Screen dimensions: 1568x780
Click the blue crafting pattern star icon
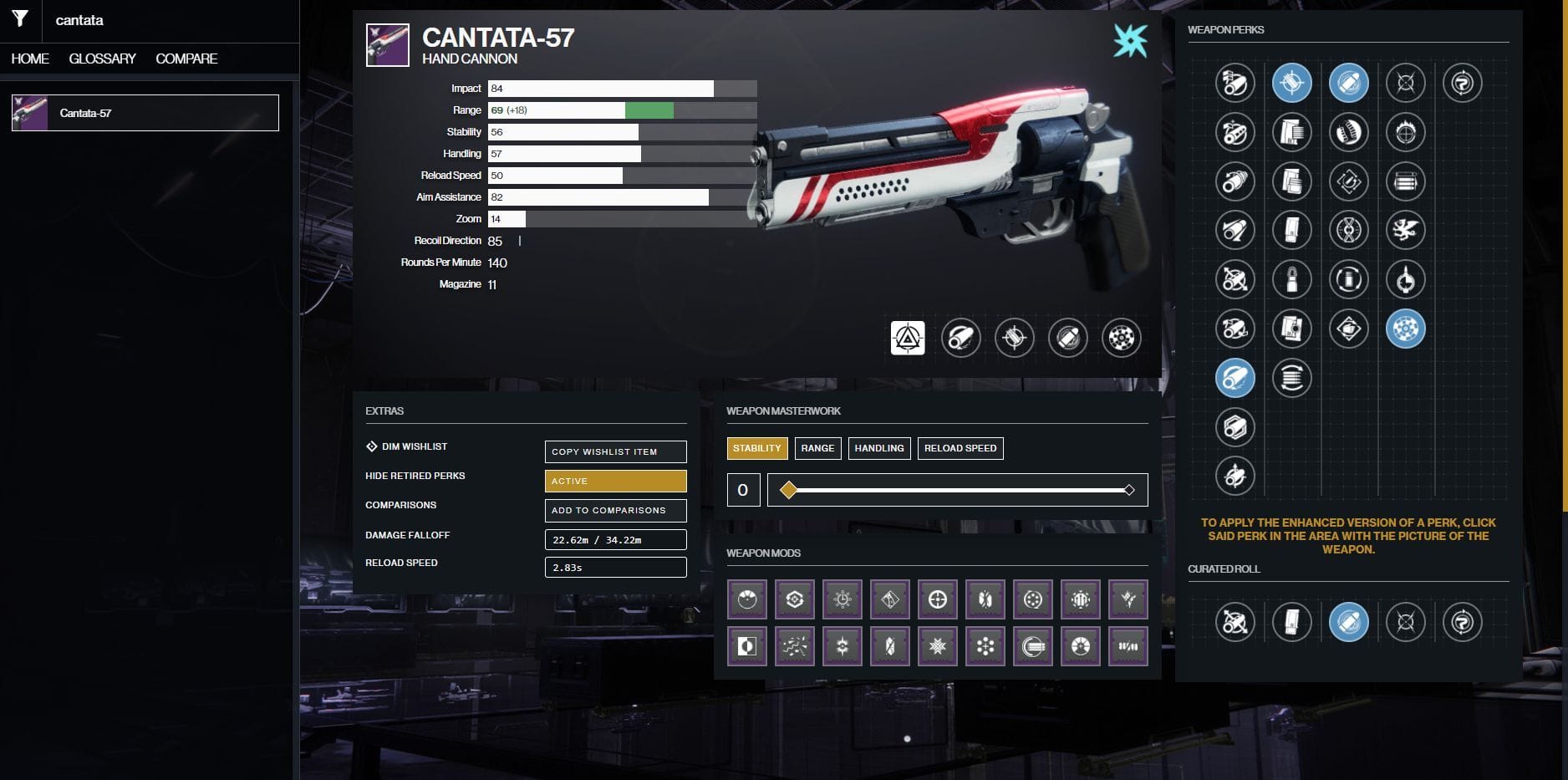click(x=1129, y=39)
